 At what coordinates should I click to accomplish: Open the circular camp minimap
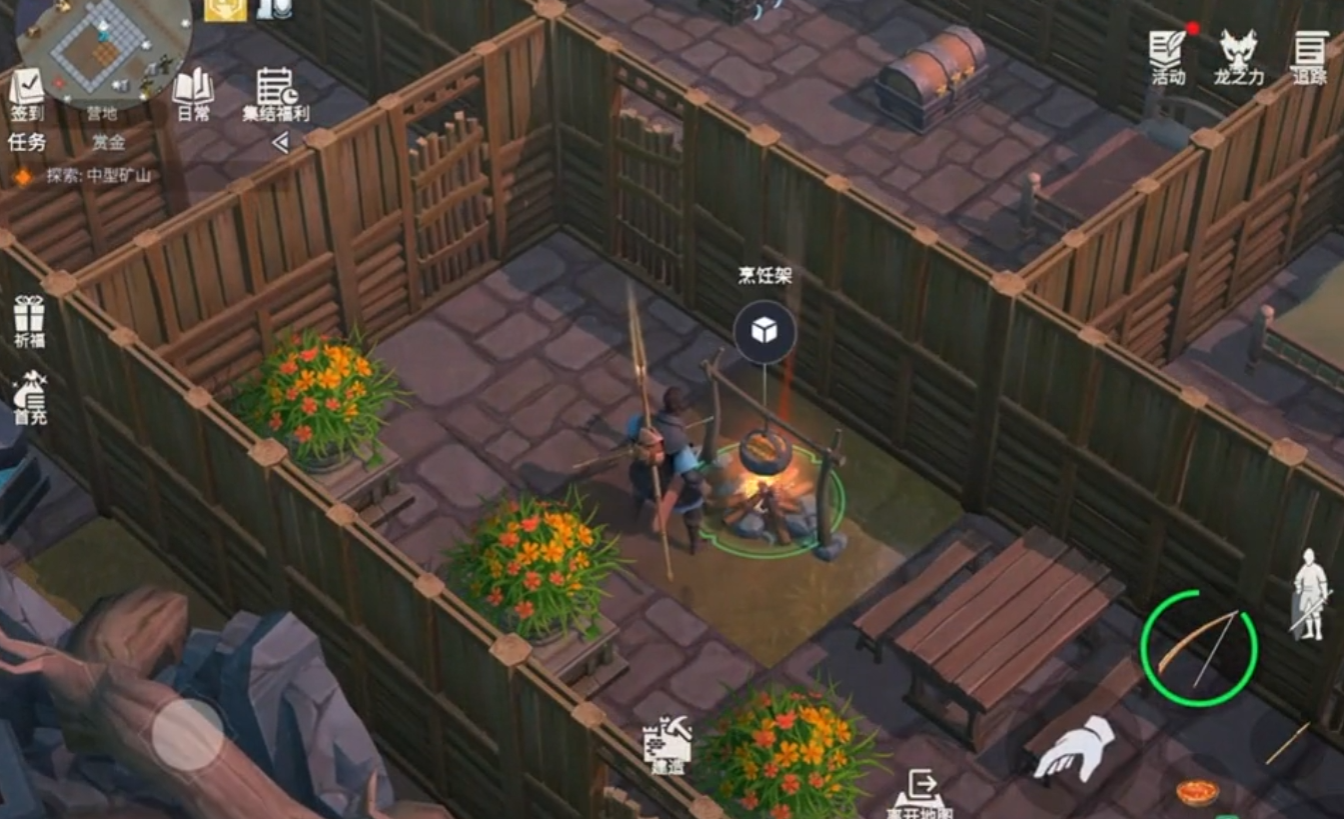pos(104,50)
